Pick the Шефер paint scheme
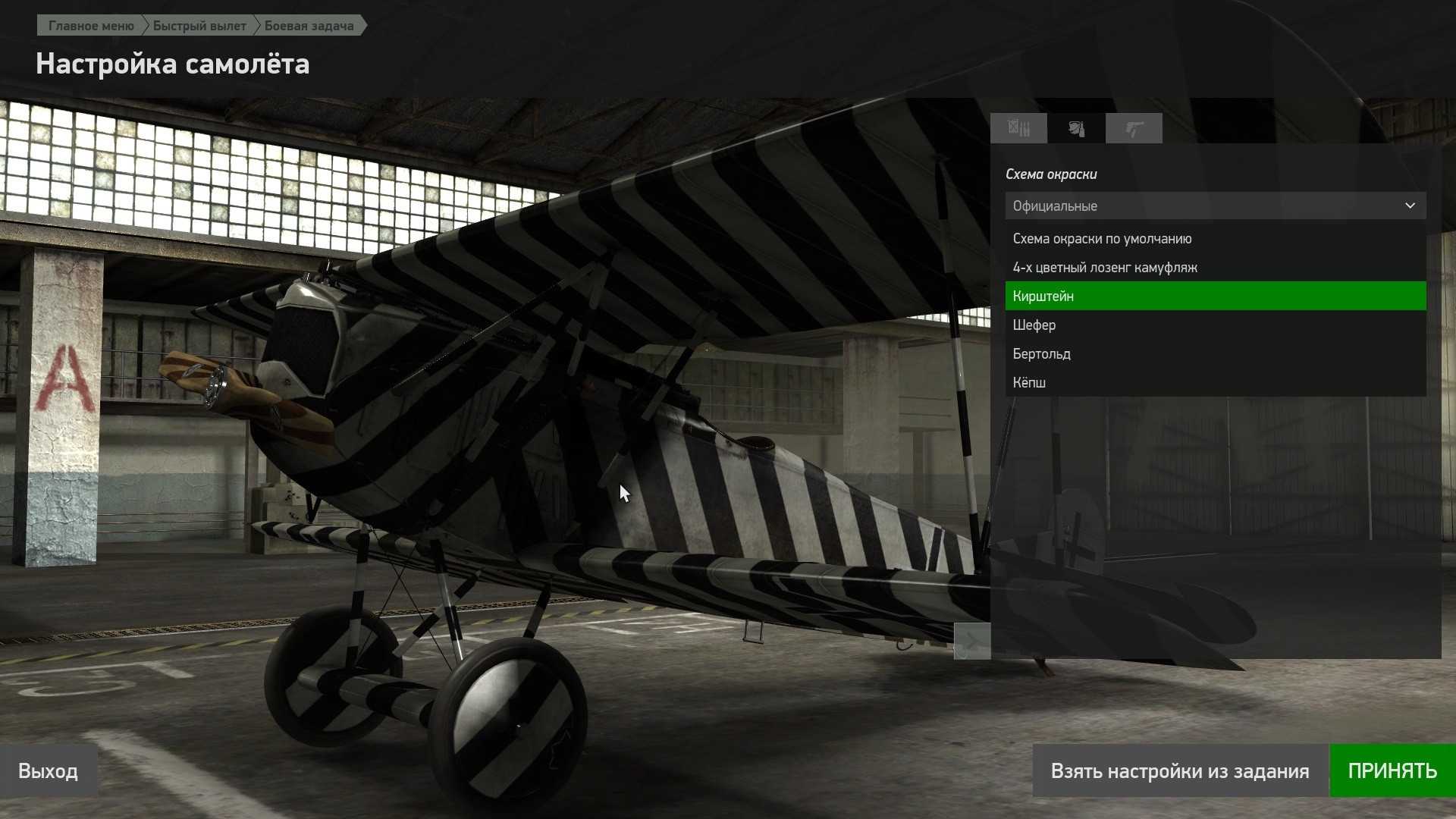The width and height of the screenshot is (1456, 819). click(x=1034, y=325)
